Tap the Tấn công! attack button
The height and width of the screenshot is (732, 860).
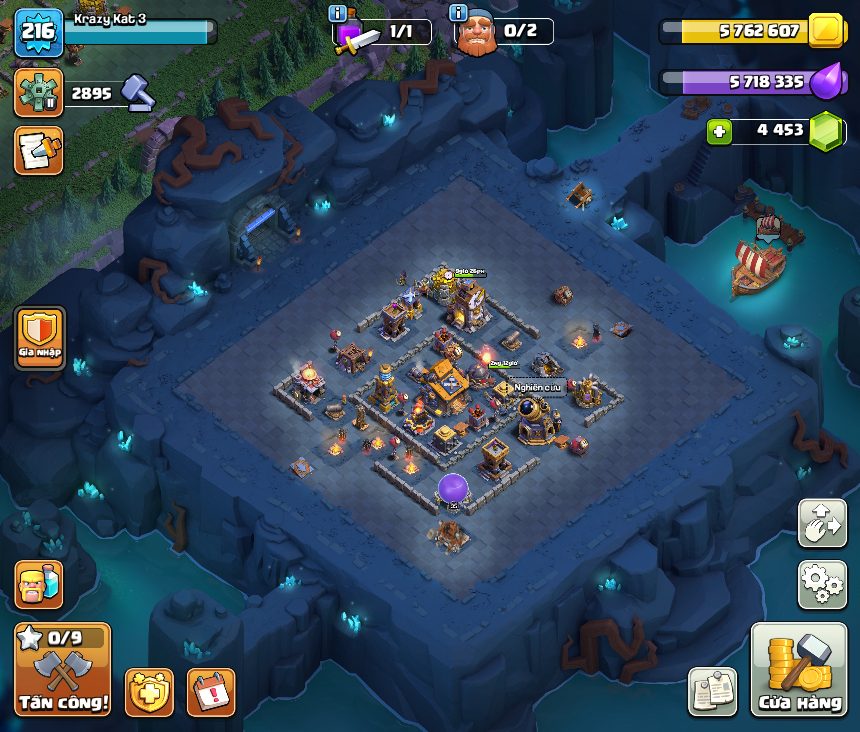coord(62,668)
